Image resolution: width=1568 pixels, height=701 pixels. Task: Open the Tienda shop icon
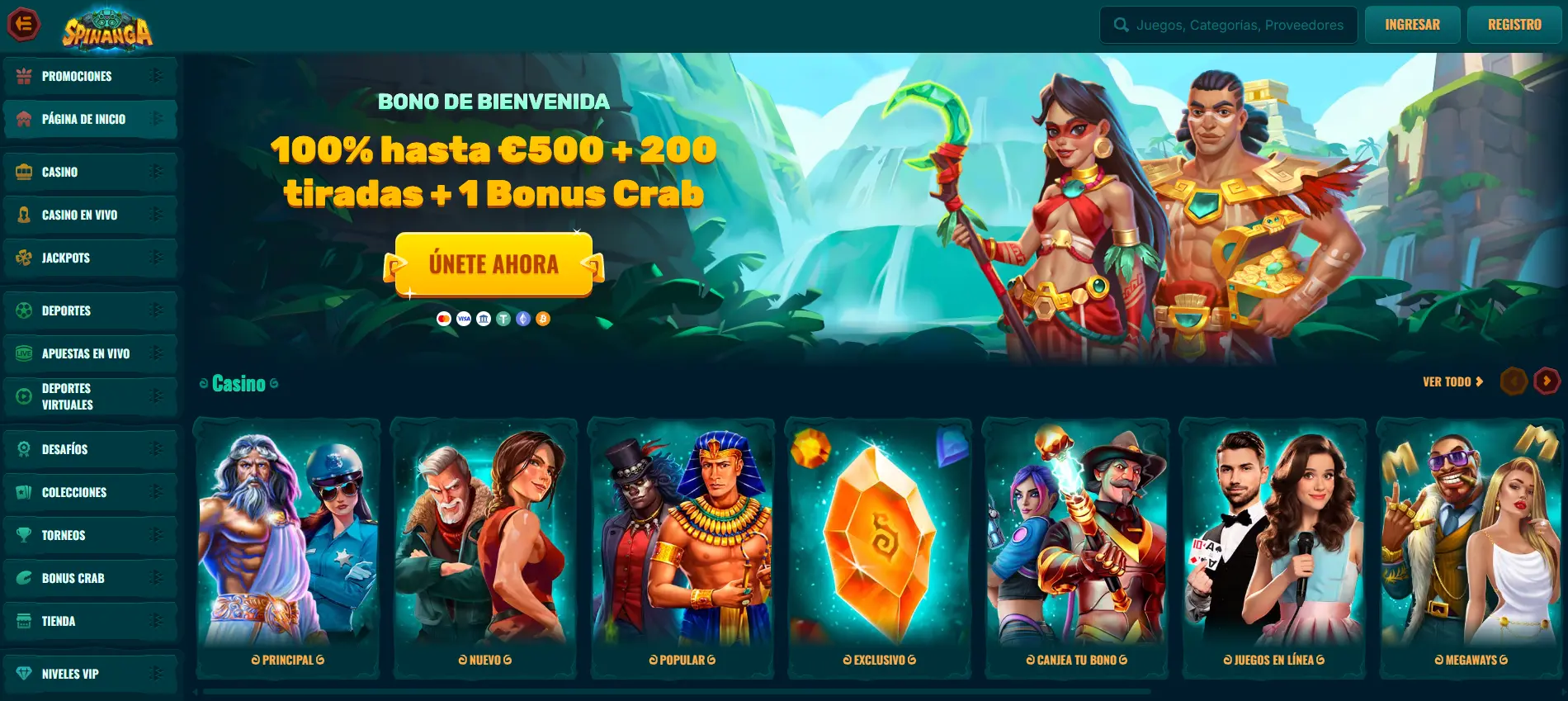(x=23, y=621)
